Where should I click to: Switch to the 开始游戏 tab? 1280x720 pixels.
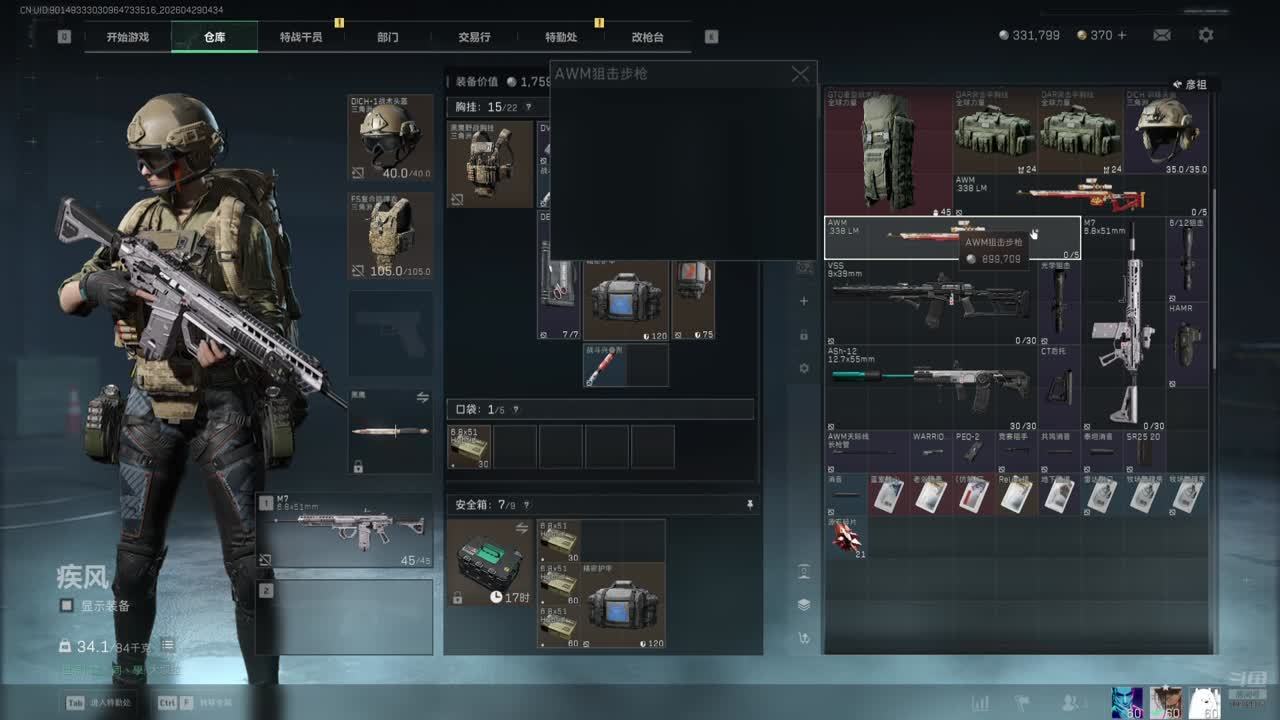(128, 37)
